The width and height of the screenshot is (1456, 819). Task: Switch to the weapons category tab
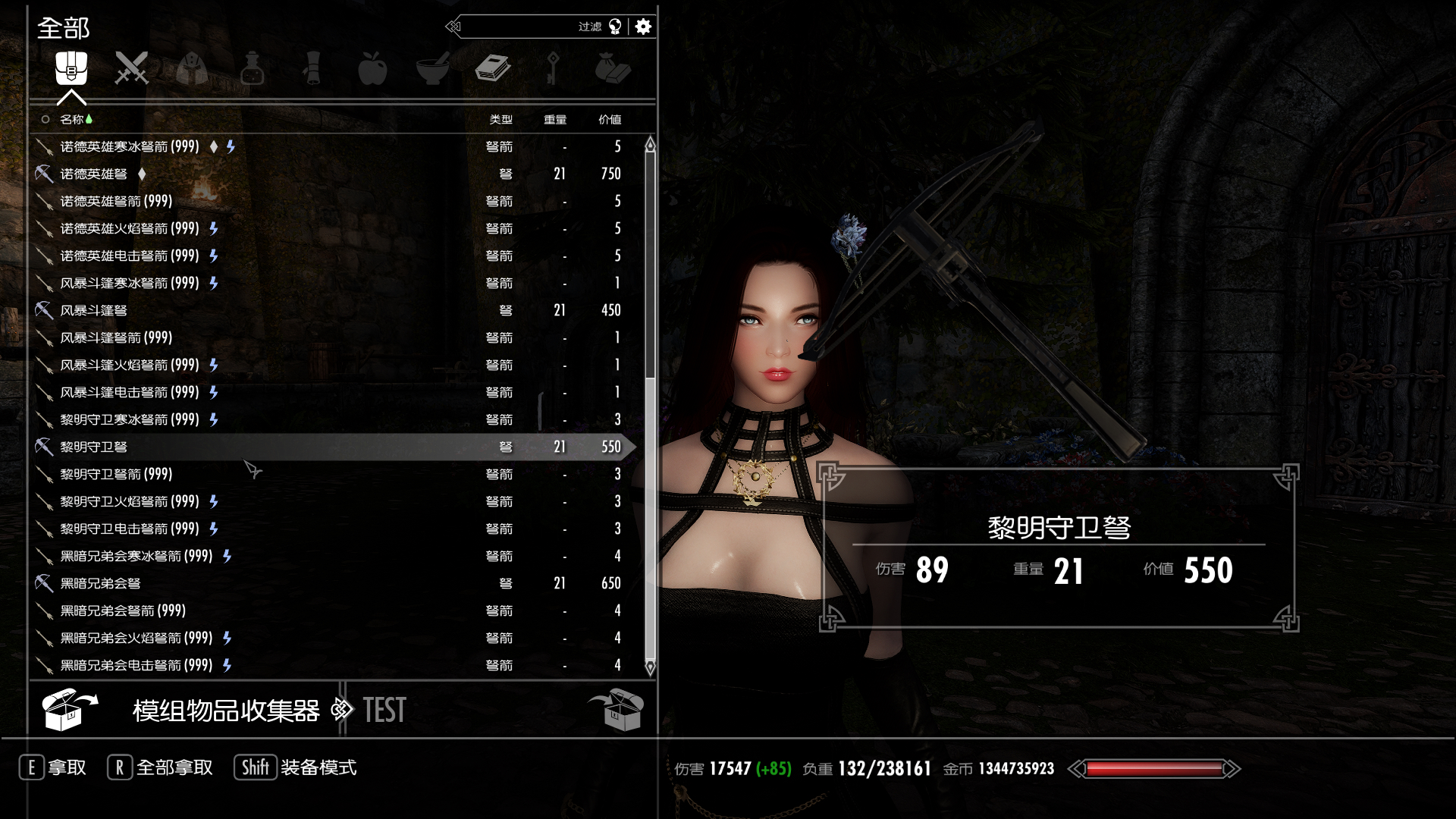(131, 68)
